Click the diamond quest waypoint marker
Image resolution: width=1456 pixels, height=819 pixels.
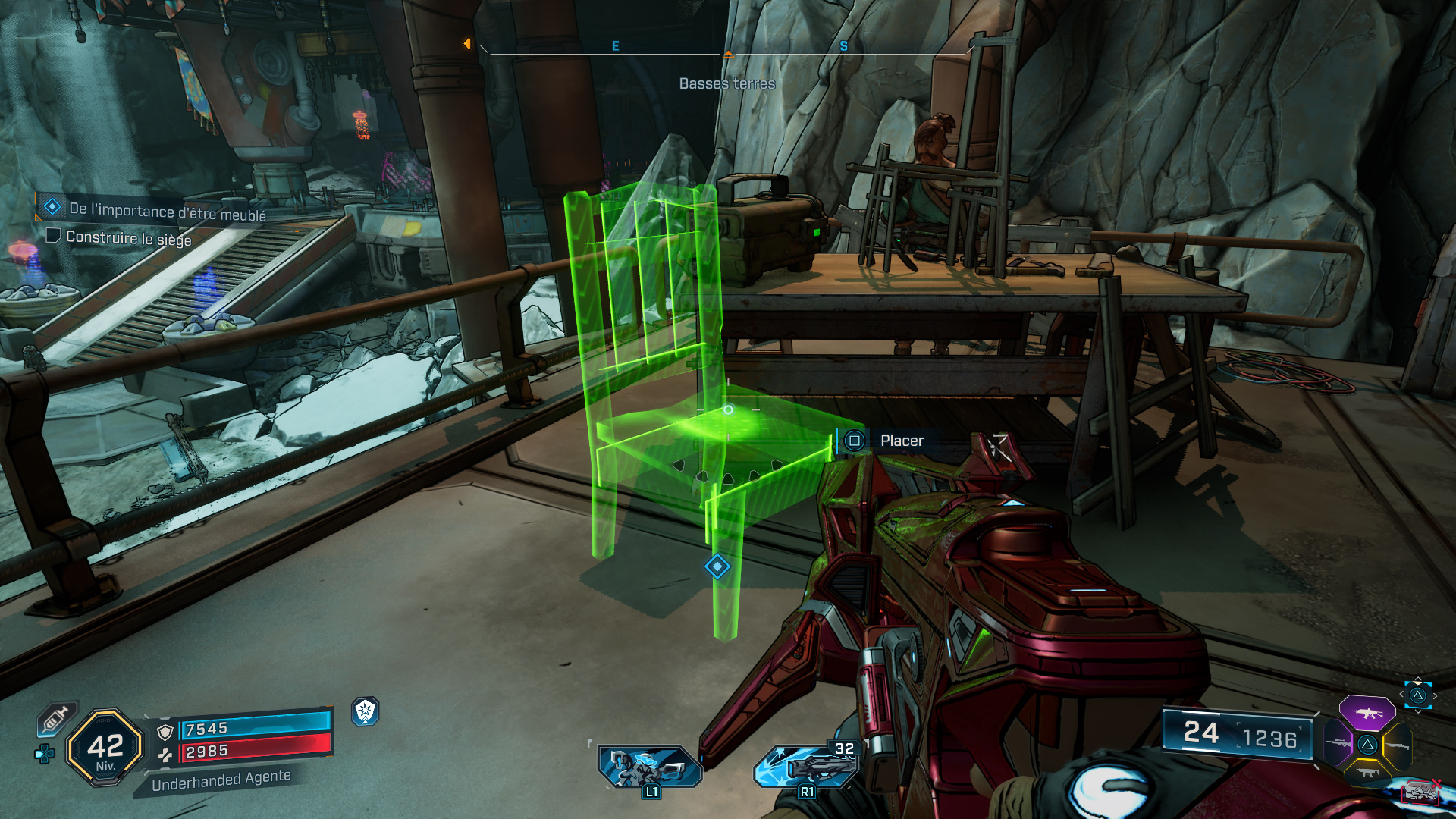coord(717,566)
